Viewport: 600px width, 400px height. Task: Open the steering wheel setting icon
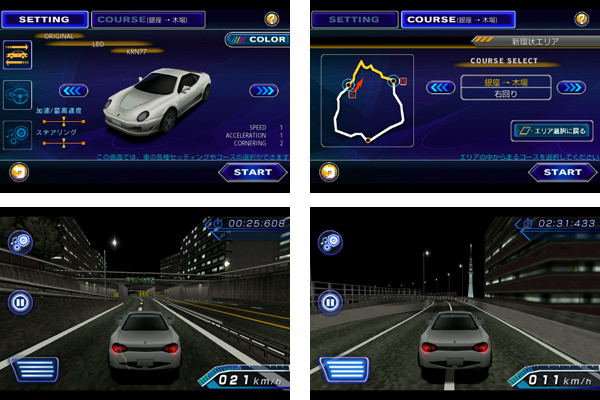[x=18, y=96]
